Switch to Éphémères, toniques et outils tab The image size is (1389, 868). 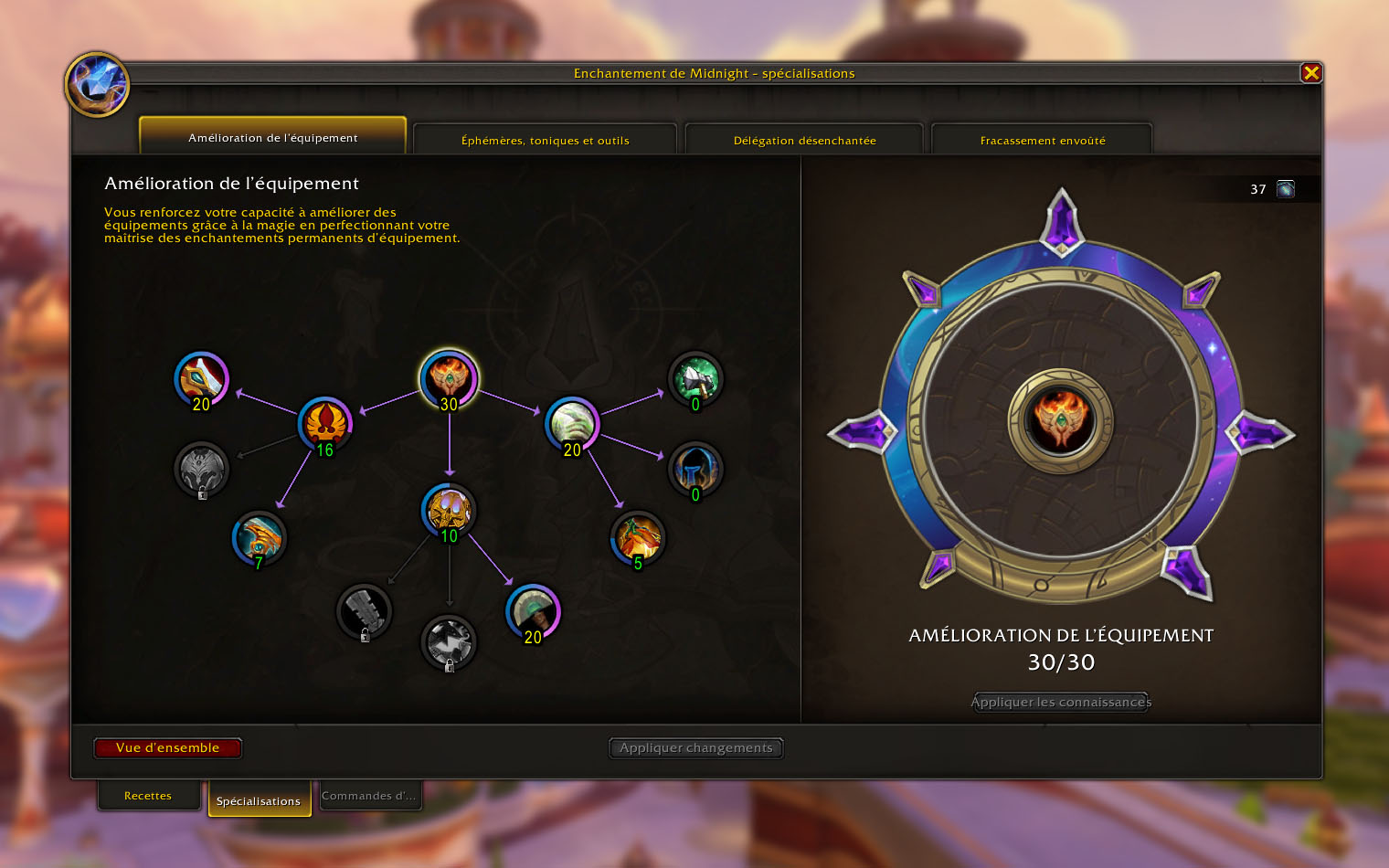545,140
